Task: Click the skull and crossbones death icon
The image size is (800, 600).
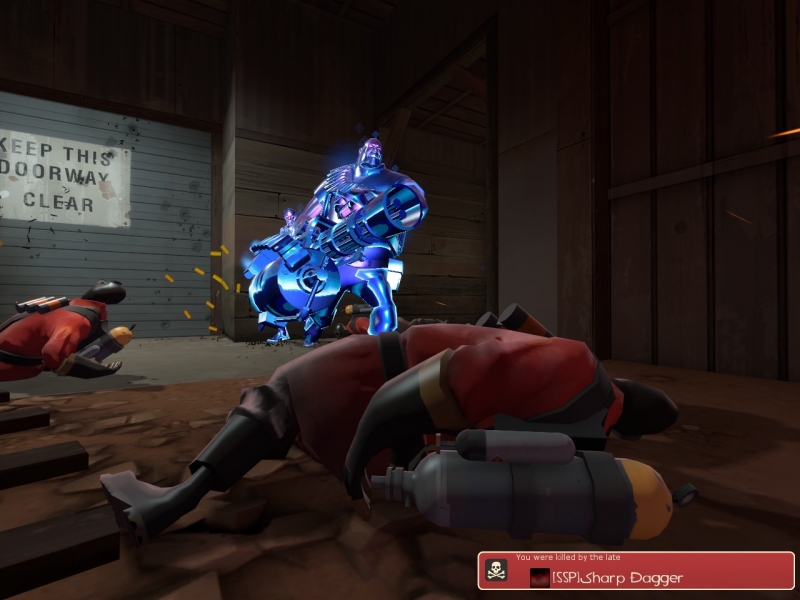Action: [x=496, y=571]
